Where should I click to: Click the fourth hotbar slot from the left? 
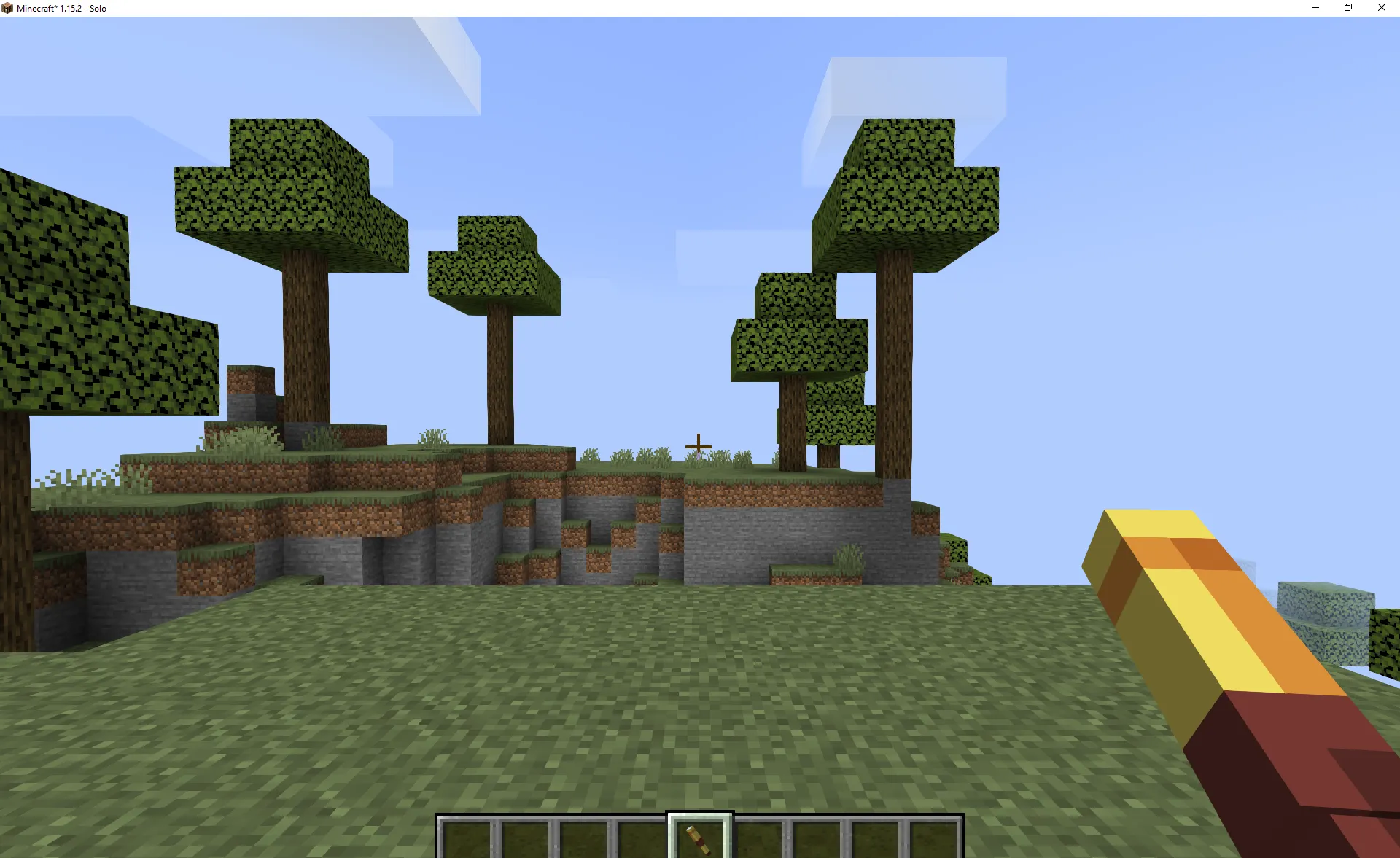pyautogui.click(x=640, y=838)
